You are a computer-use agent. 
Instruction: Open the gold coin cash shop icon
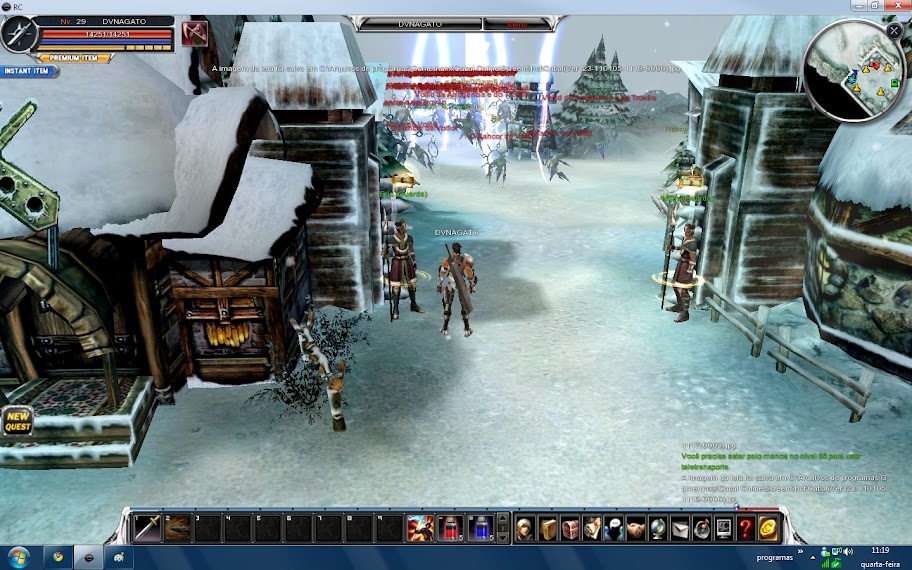tap(768, 527)
